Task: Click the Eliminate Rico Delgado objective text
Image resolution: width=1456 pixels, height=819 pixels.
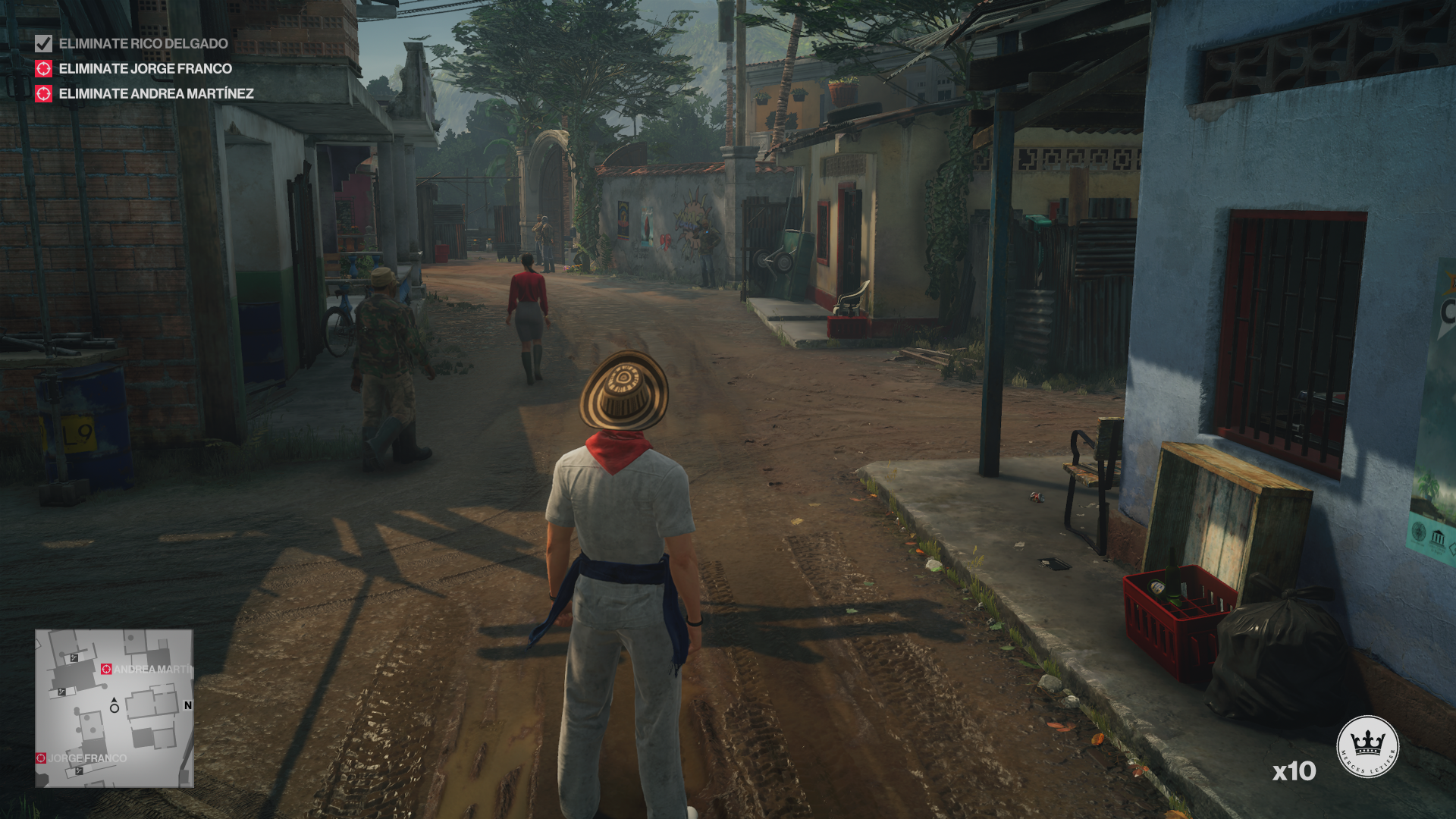Action: [x=143, y=44]
